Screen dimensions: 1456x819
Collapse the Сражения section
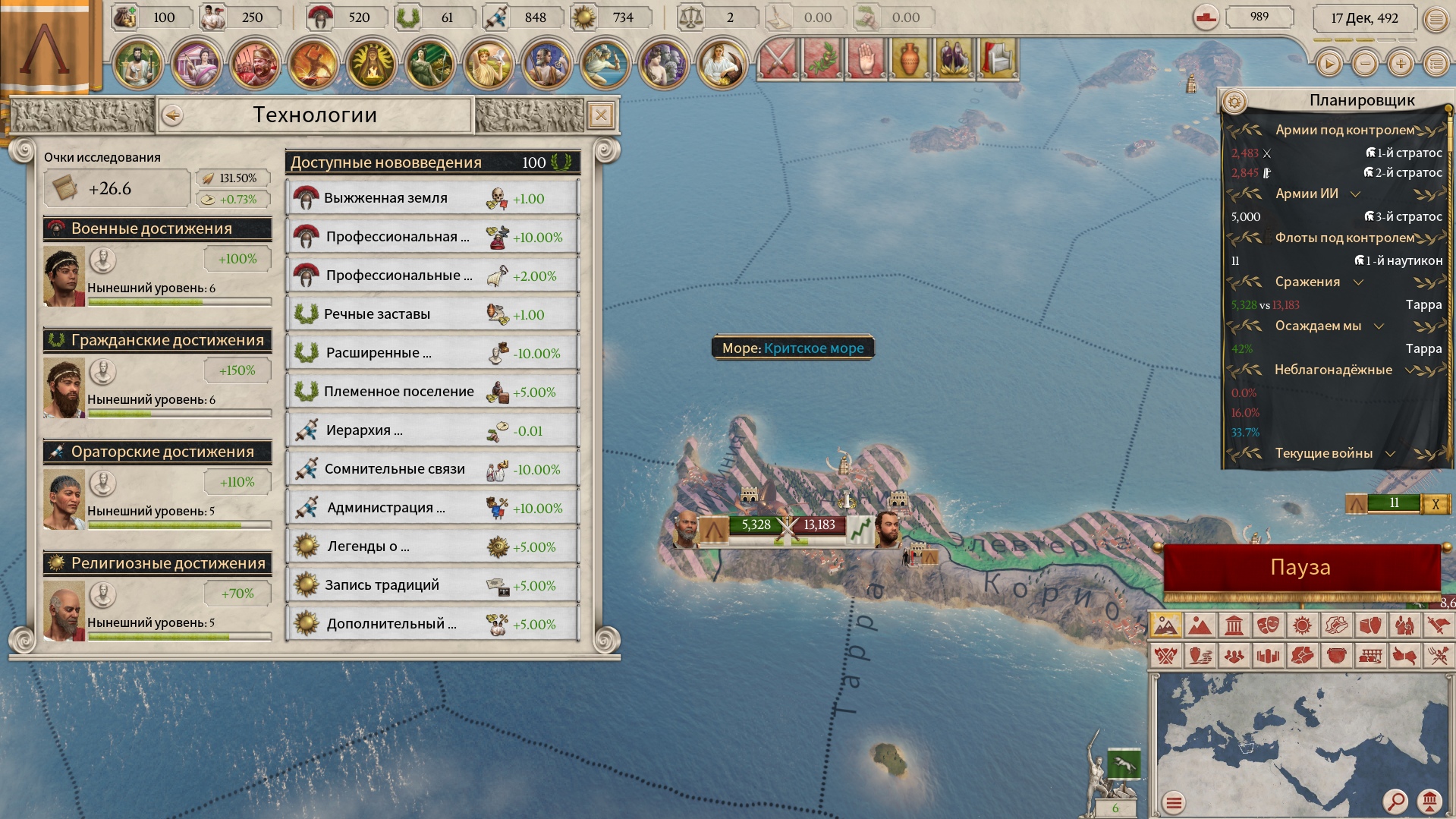[x=1358, y=282]
